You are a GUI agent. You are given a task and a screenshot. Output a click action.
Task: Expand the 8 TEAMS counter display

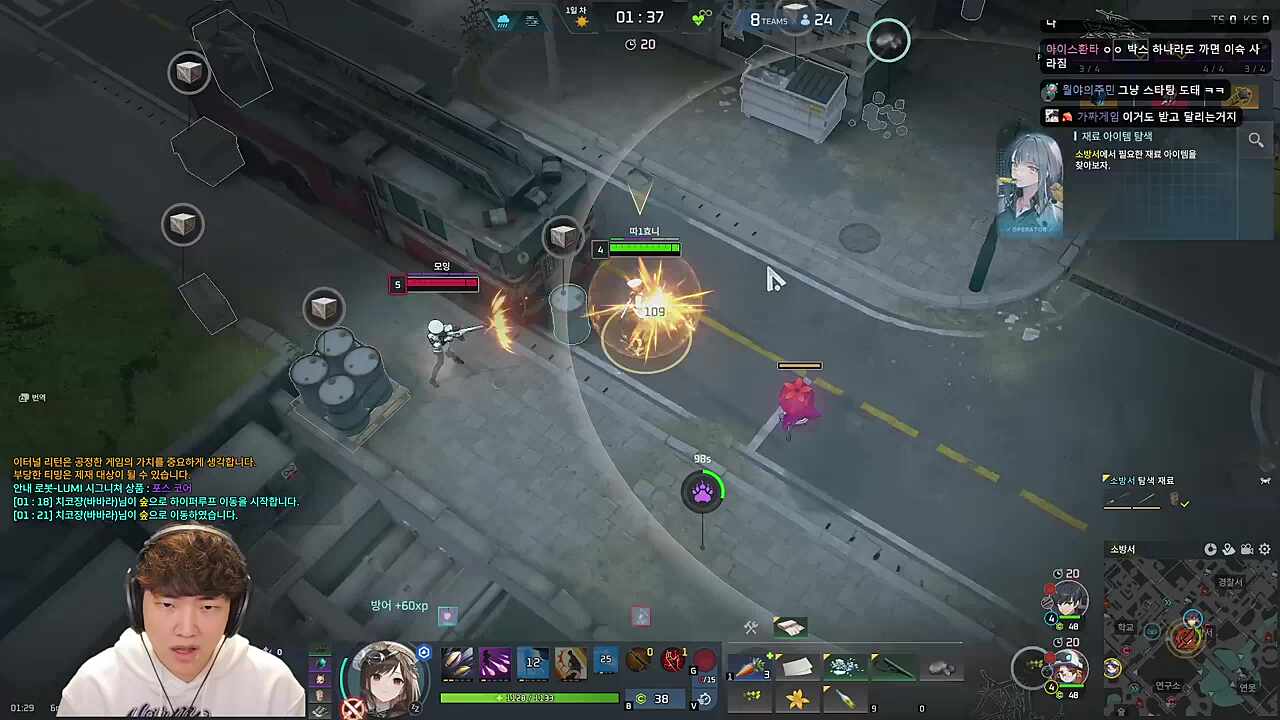pyautogui.click(x=770, y=20)
